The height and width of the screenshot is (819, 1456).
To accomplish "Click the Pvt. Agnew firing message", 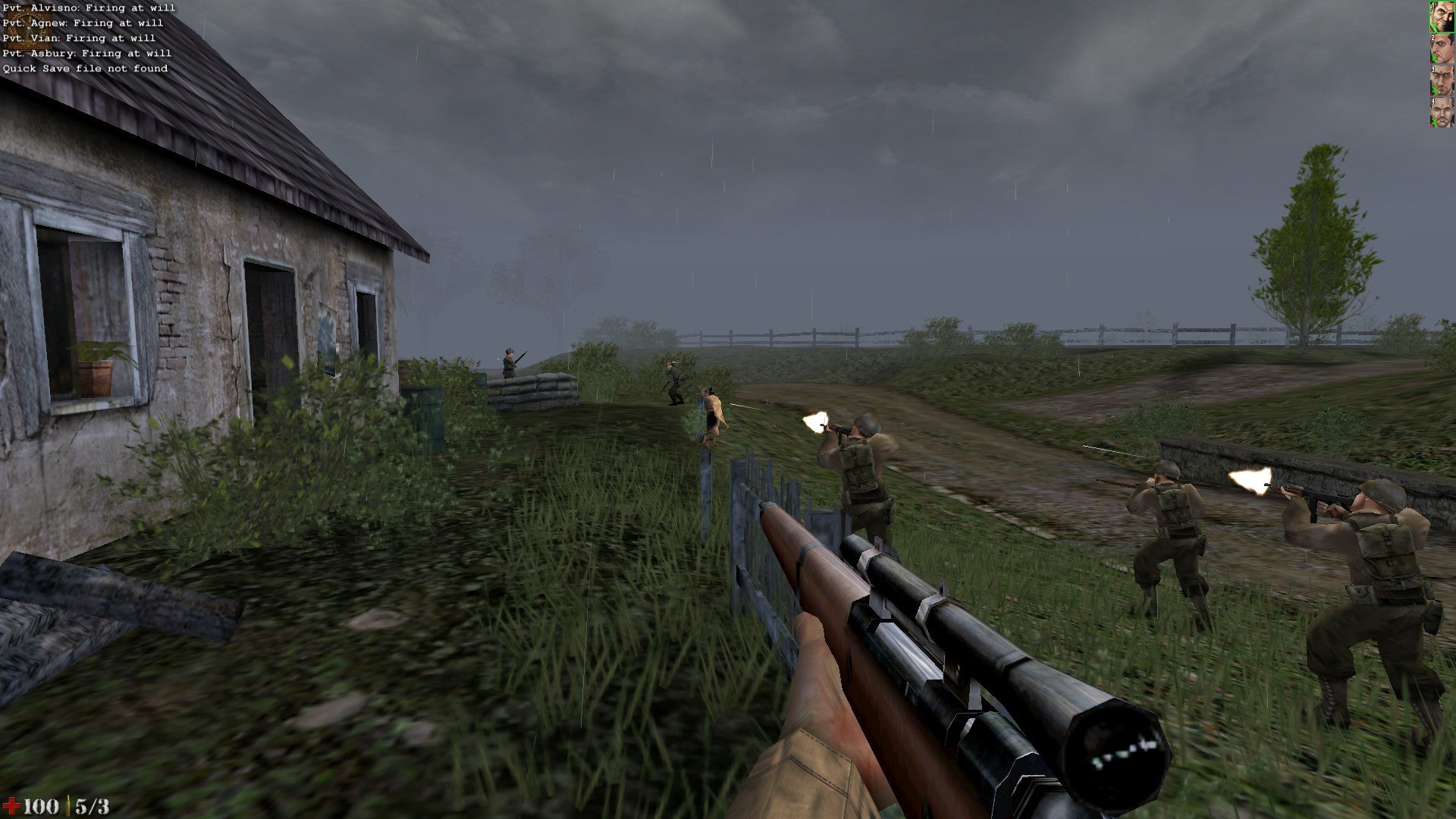I will (x=82, y=22).
